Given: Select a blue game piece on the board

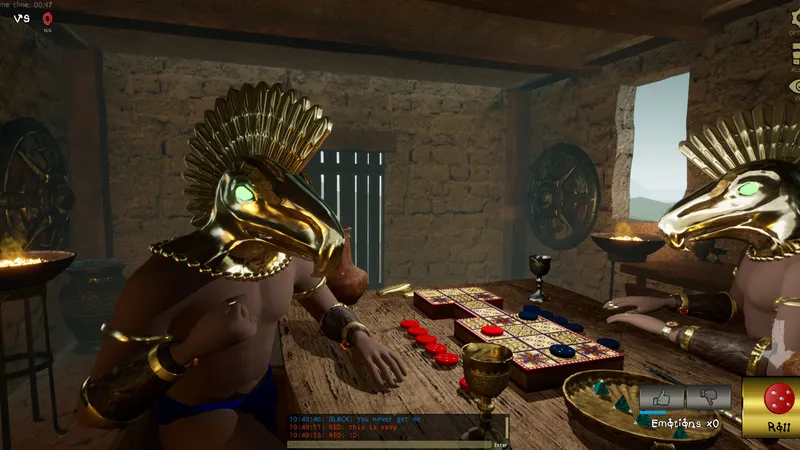Looking at the screenshot, I should click(562, 350).
